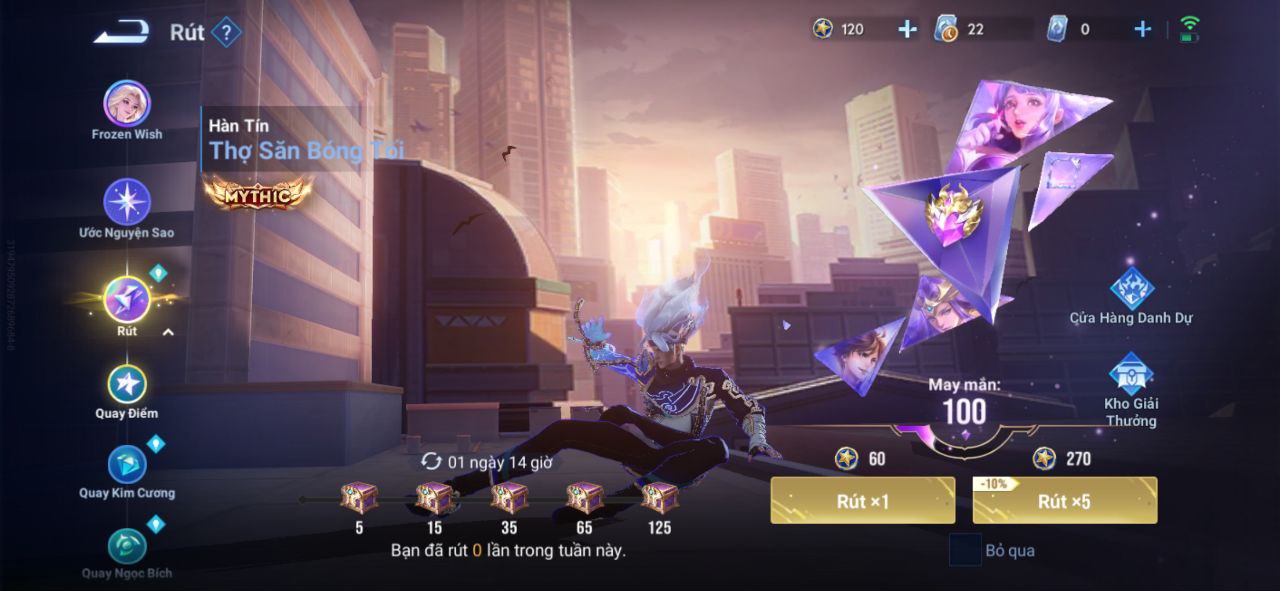Select the 35-draw milestone chest
Screen dimensions: 1280x591
[x=509, y=497]
